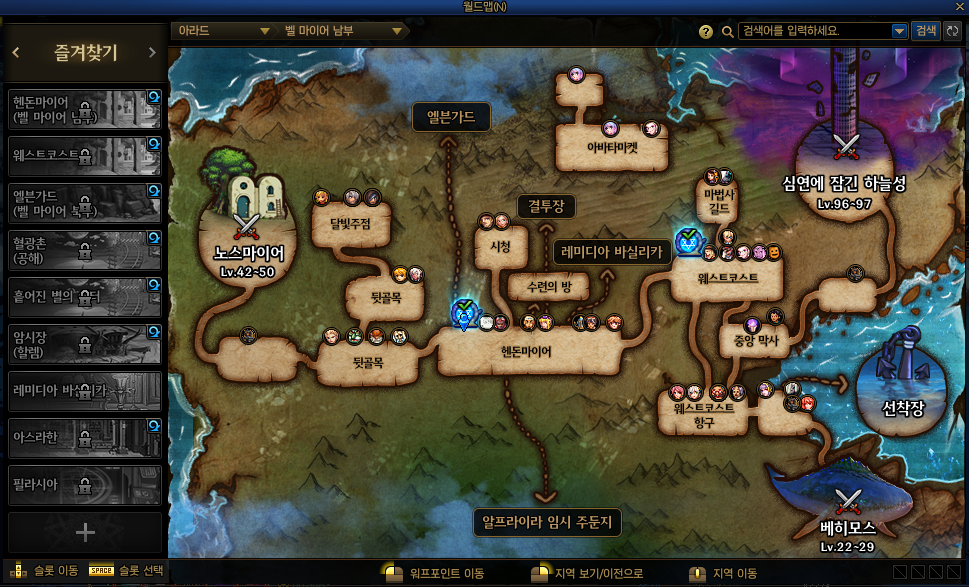The image size is (969, 587).
Task: Select the 아스라한 favorite slot
Action: tap(85, 438)
